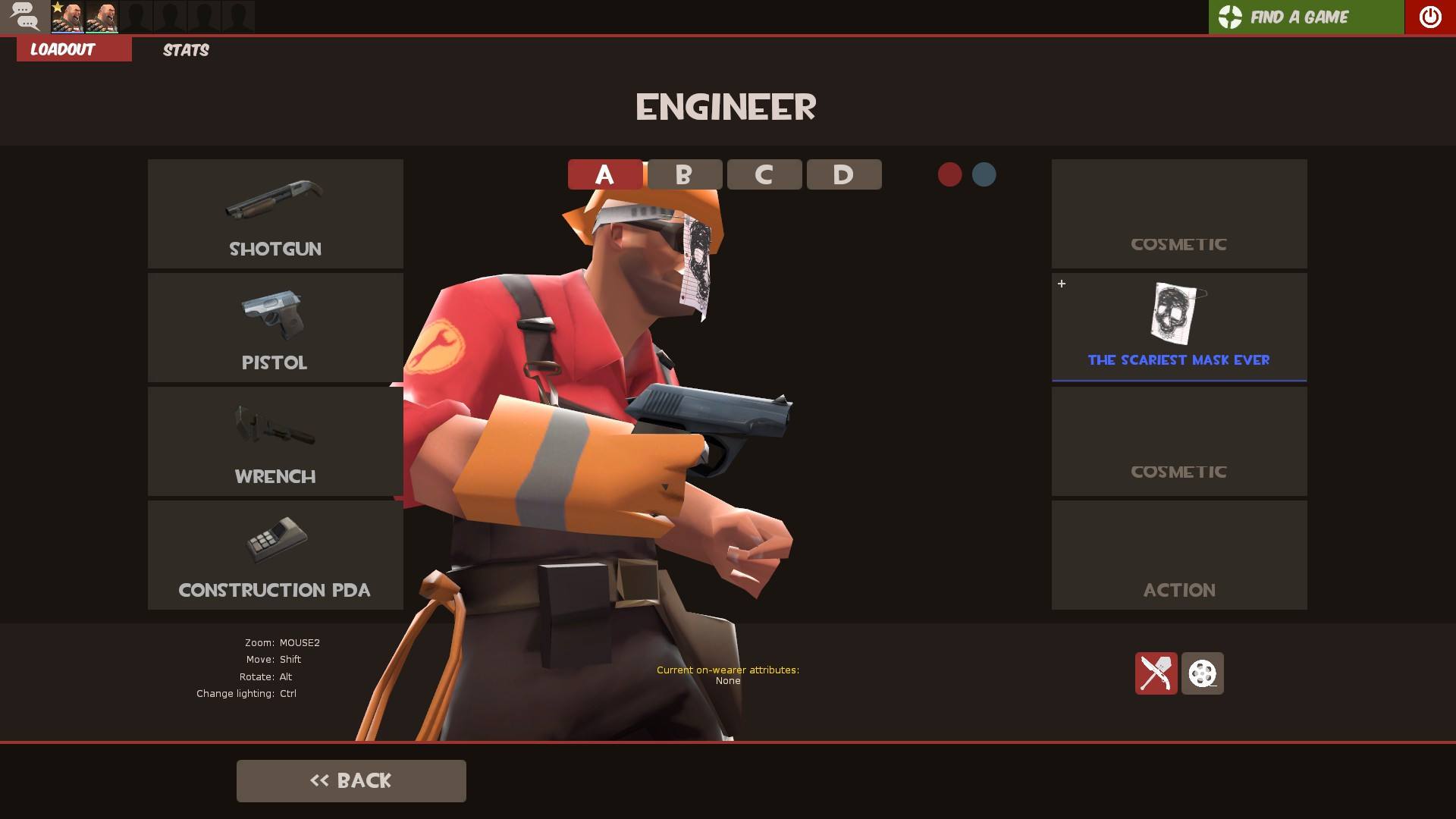Switch to loadout preset C
This screenshot has width=1456, height=819.
pyautogui.click(x=764, y=174)
